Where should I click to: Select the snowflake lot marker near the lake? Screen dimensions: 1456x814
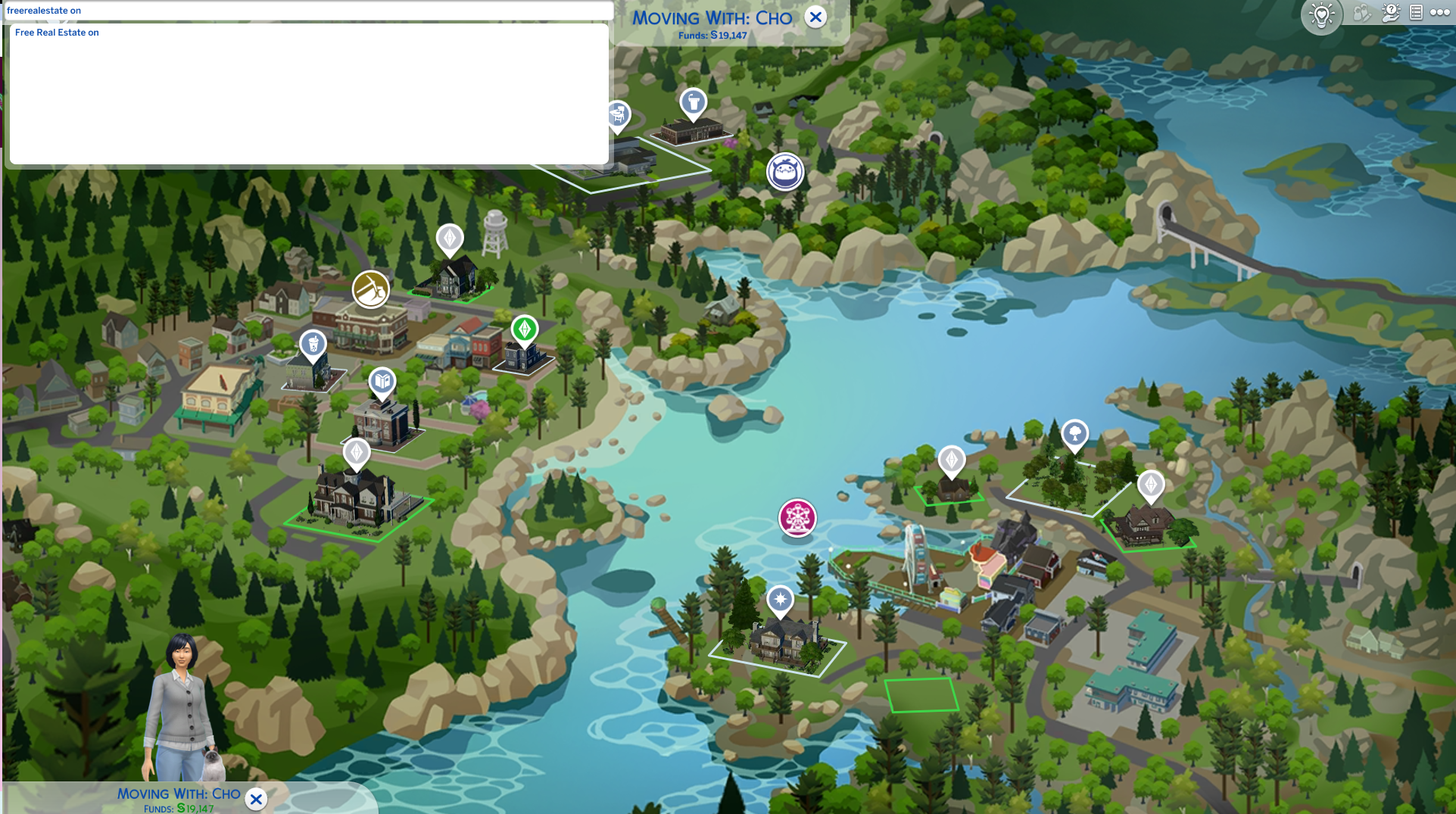tap(779, 600)
